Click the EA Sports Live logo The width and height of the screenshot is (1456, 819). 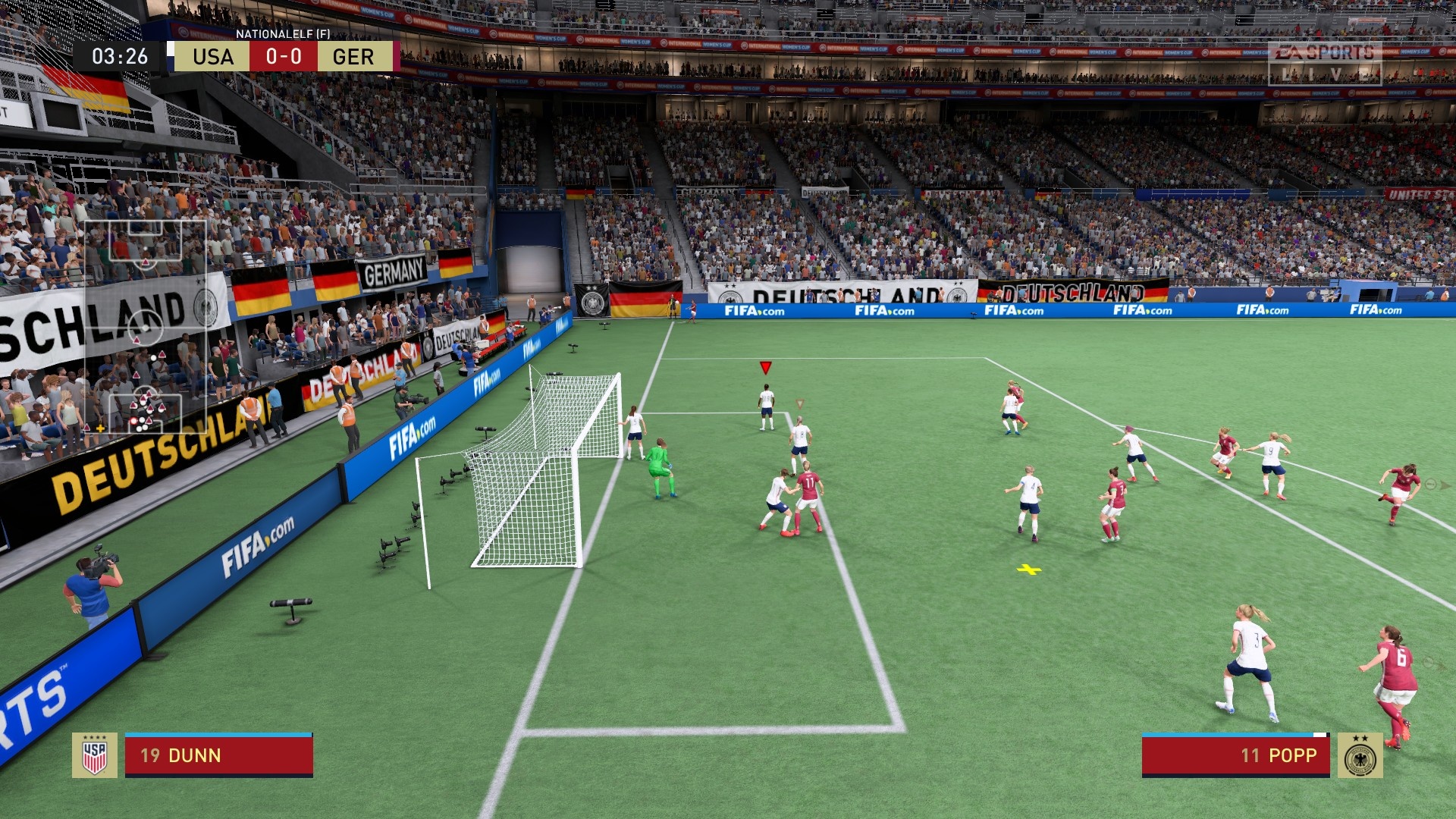coord(1324,62)
